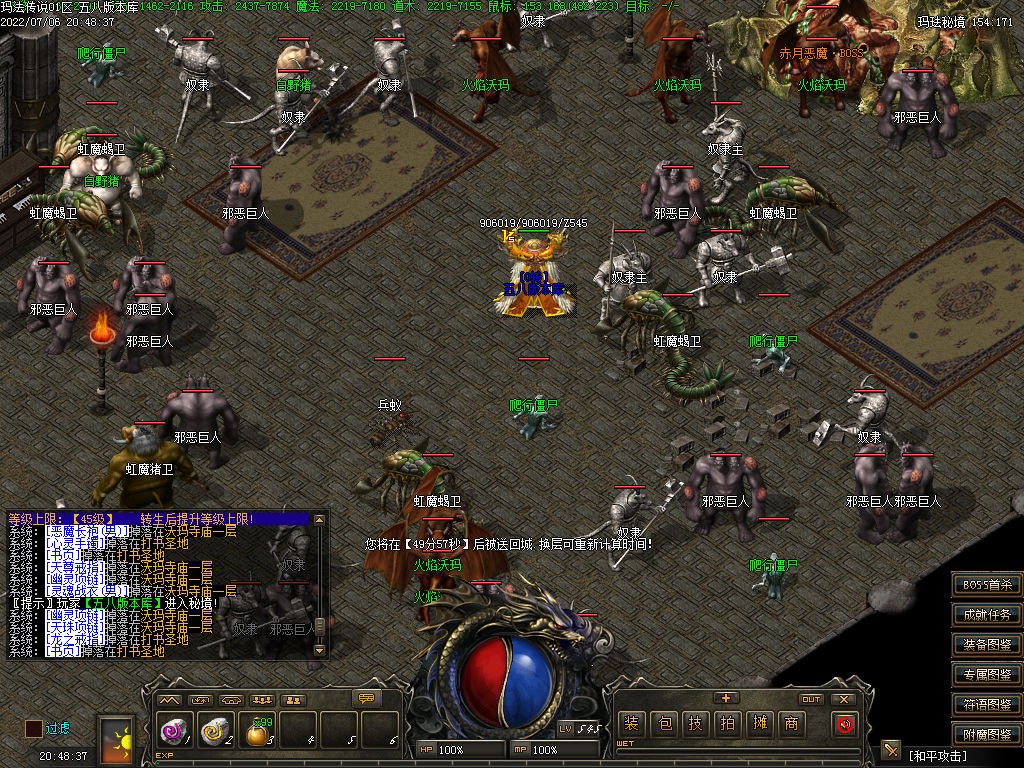Viewport: 1024px width, 768px height.
Task: Open the shop with 商 button
Action: [792, 723]
